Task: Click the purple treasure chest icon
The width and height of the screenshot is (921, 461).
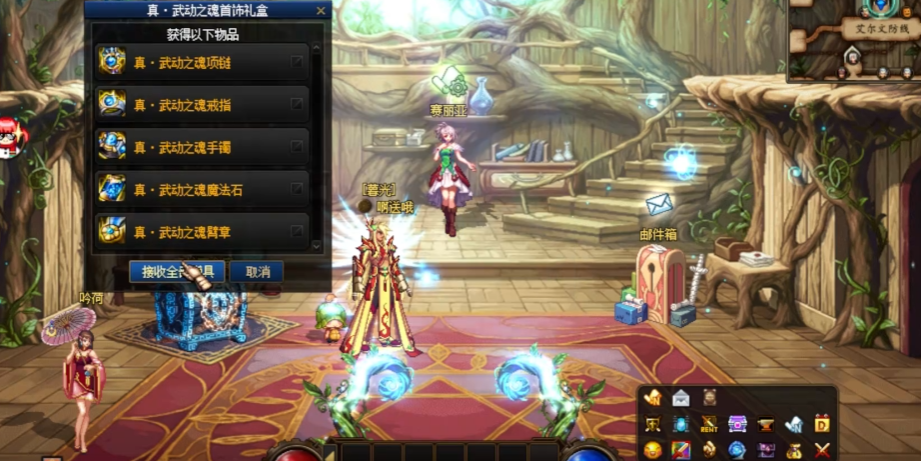Action: click(x=737, y=425)
